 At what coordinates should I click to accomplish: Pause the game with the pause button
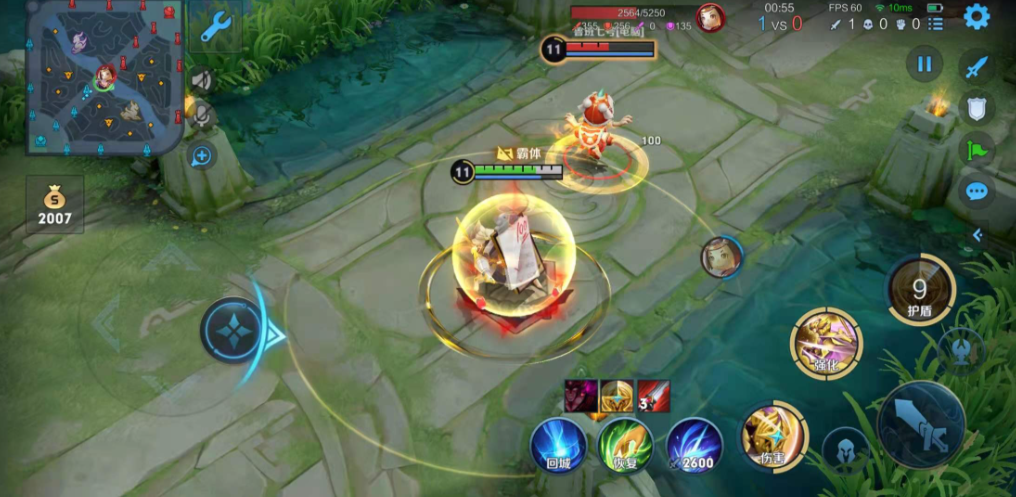pyautogui.click(x=924, y=65)
